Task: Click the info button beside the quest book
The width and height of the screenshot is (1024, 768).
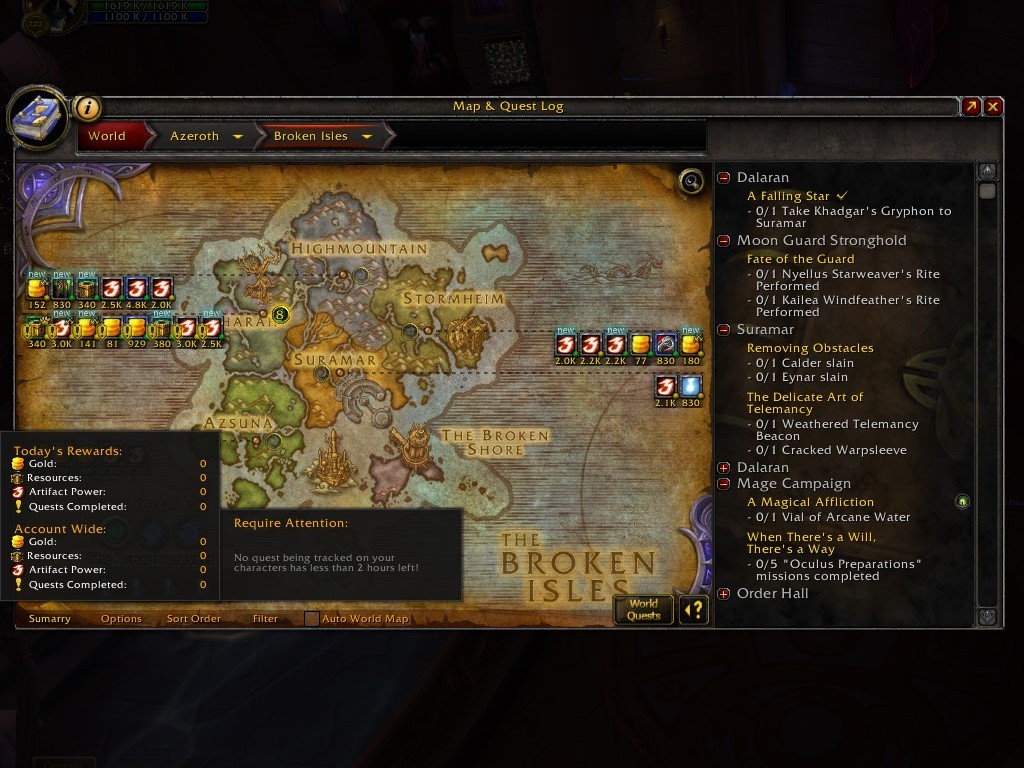Action: click(88, 108)
